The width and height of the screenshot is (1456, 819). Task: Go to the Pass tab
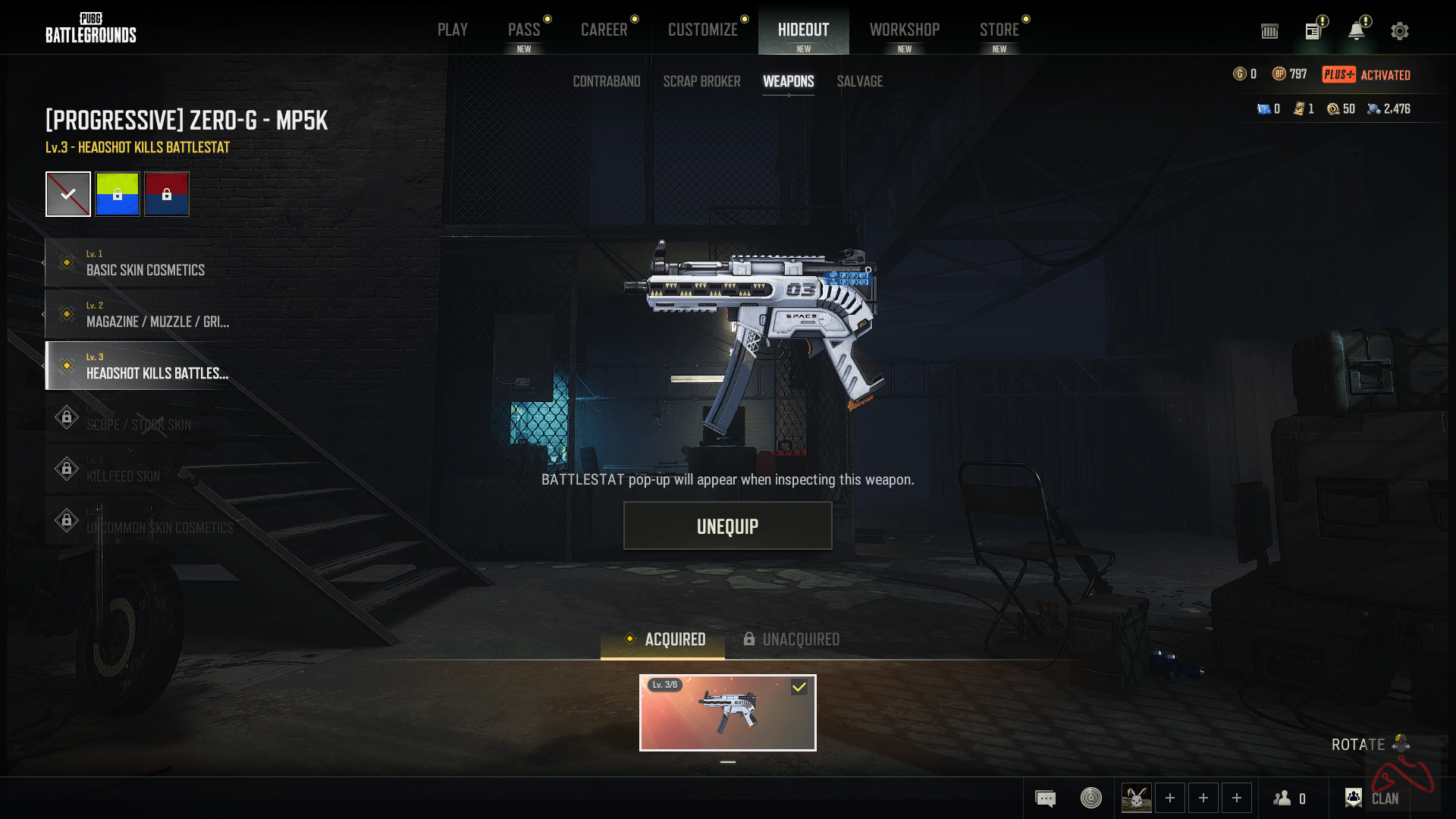pos(524,30)
